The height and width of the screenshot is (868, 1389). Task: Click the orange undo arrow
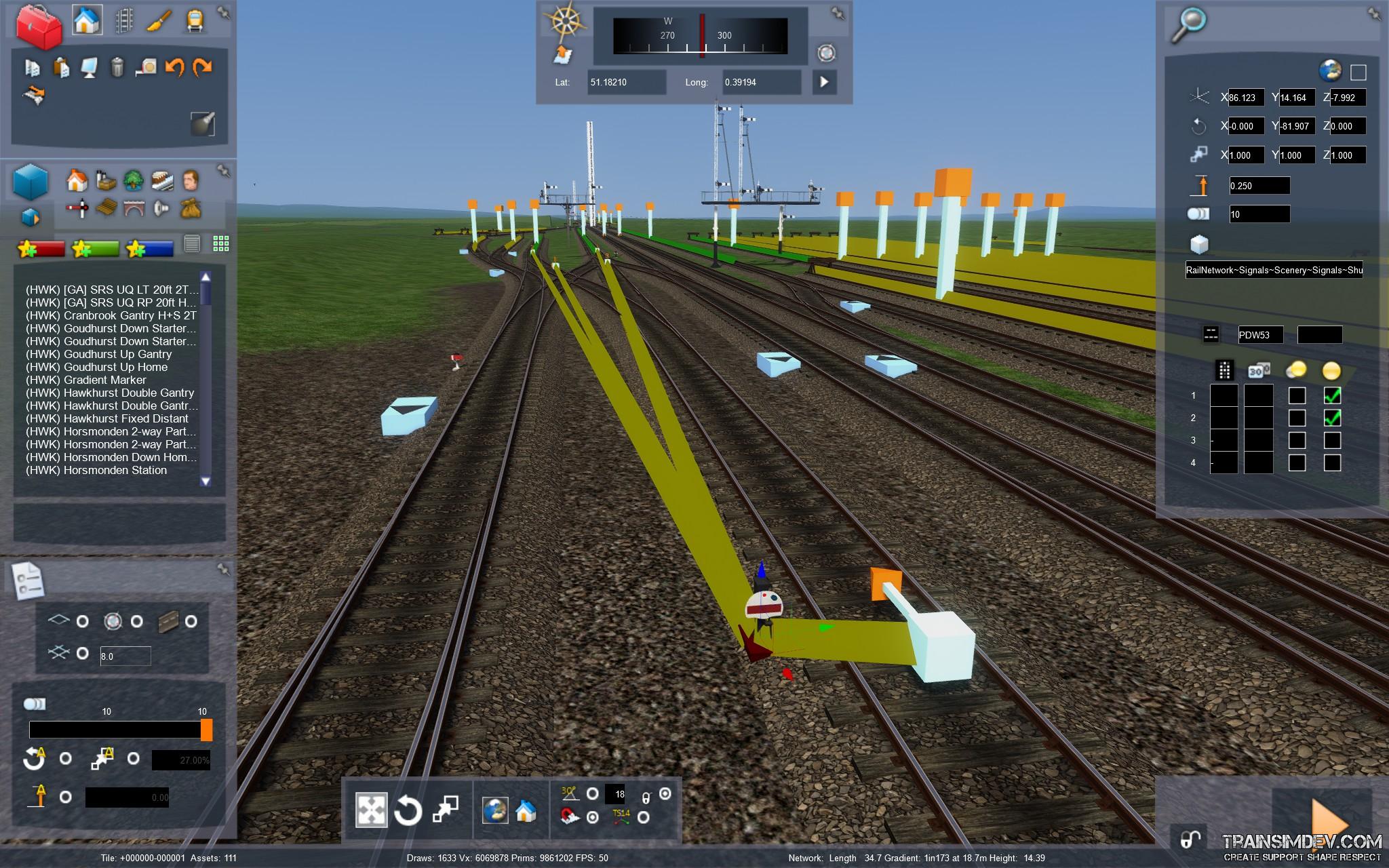coord(174,66)
